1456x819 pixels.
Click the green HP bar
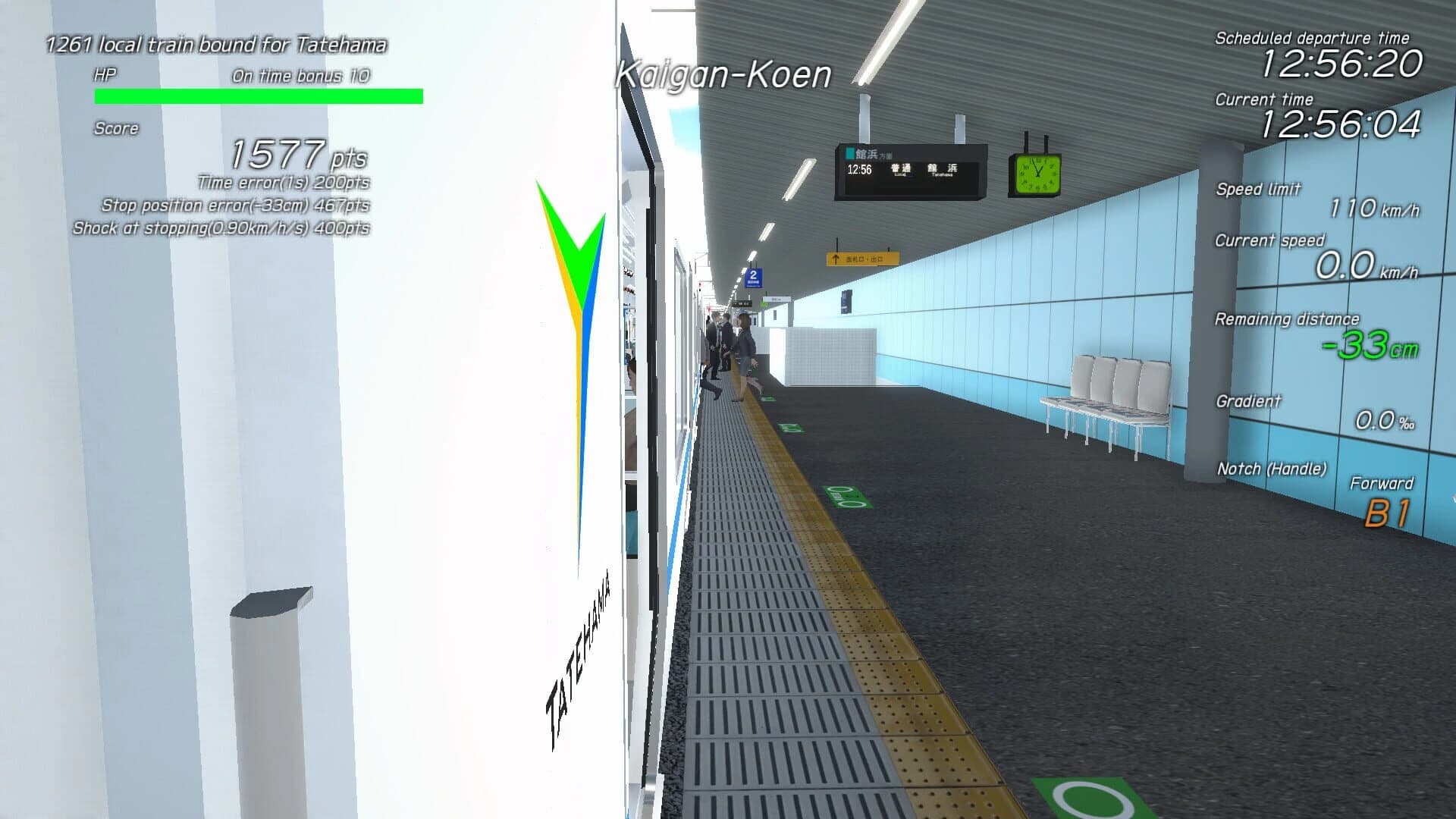(x=258, y=94)
